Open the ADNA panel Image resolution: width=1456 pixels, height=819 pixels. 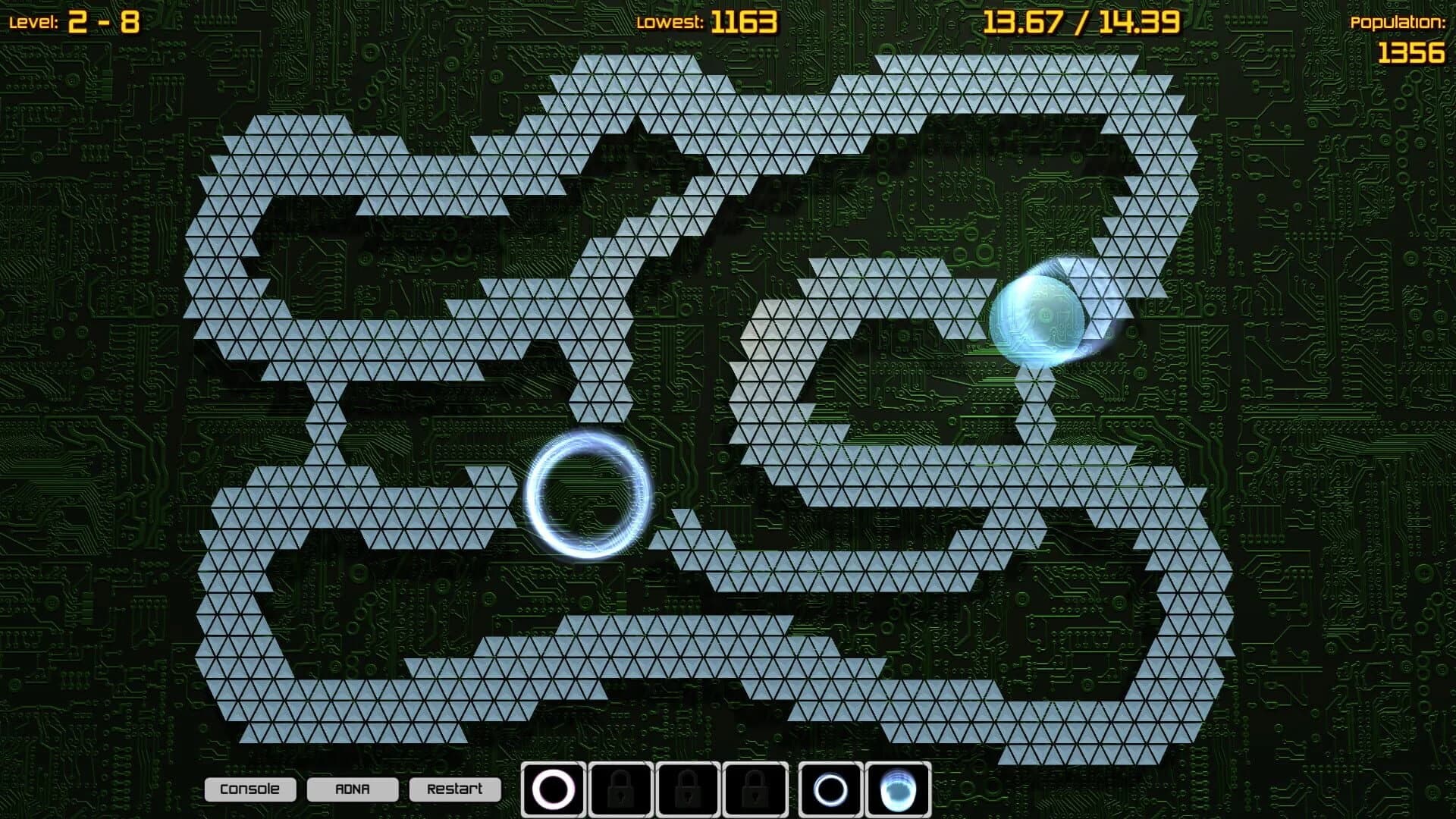click(x=353, y=789)
